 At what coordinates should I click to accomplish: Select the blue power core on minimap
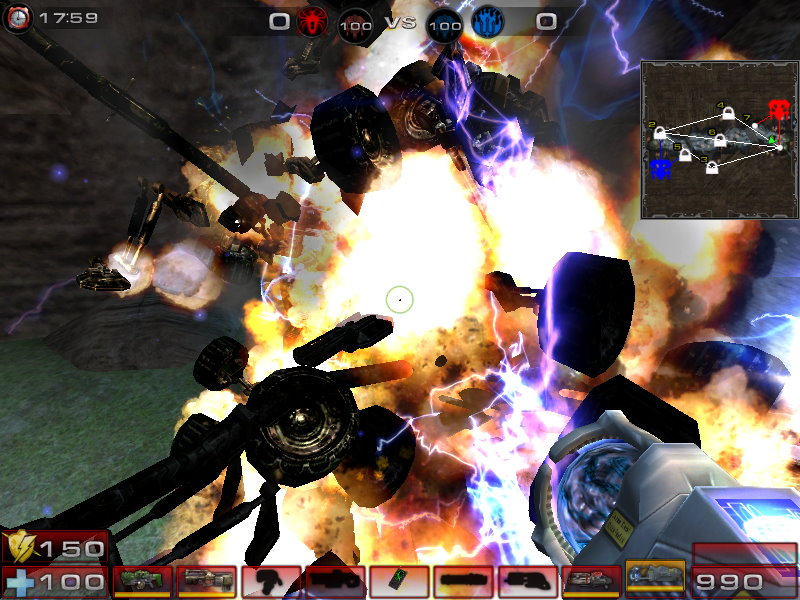[659, 168]
